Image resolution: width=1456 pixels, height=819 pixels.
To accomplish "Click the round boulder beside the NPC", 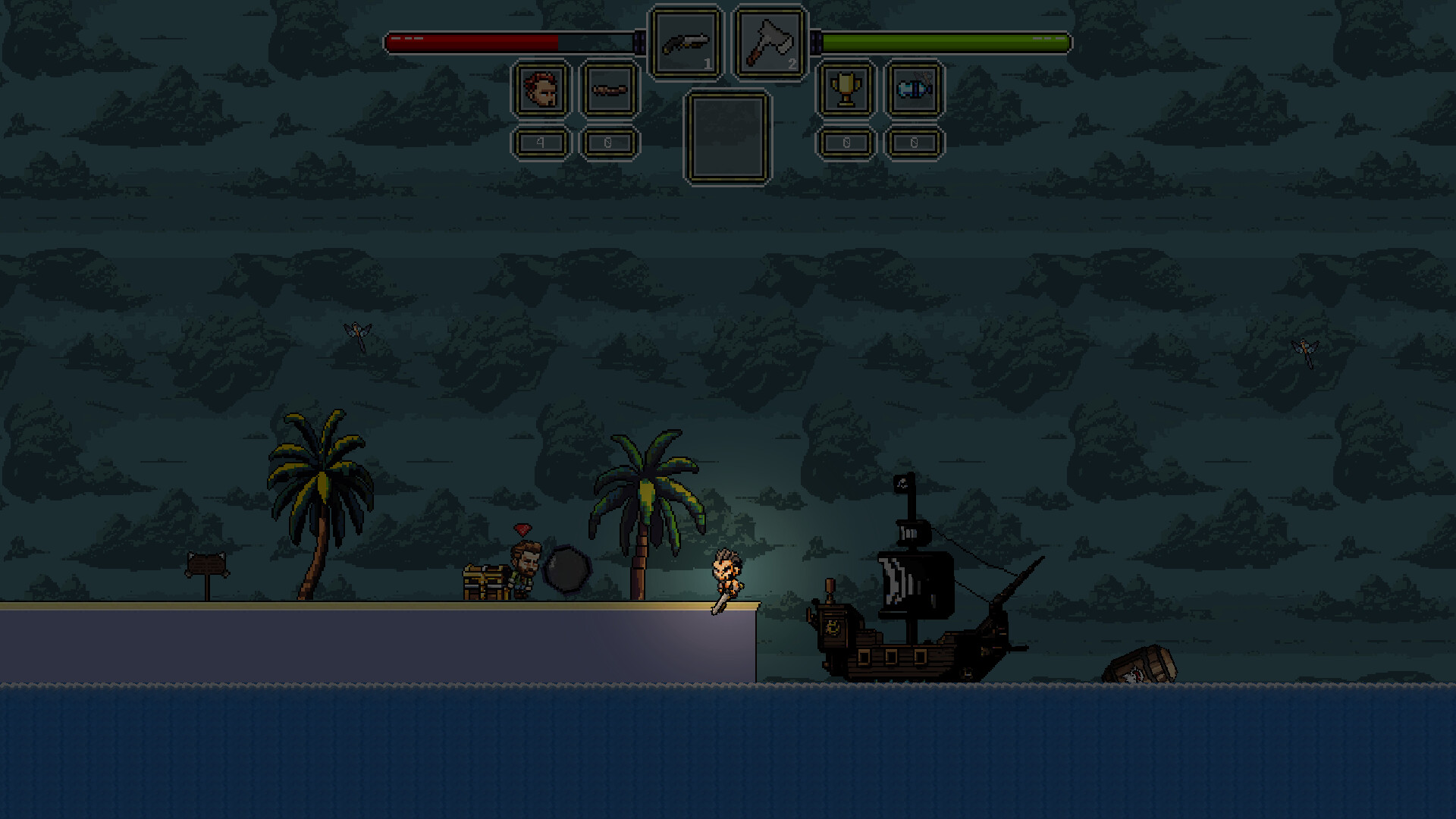I will 567,576.
